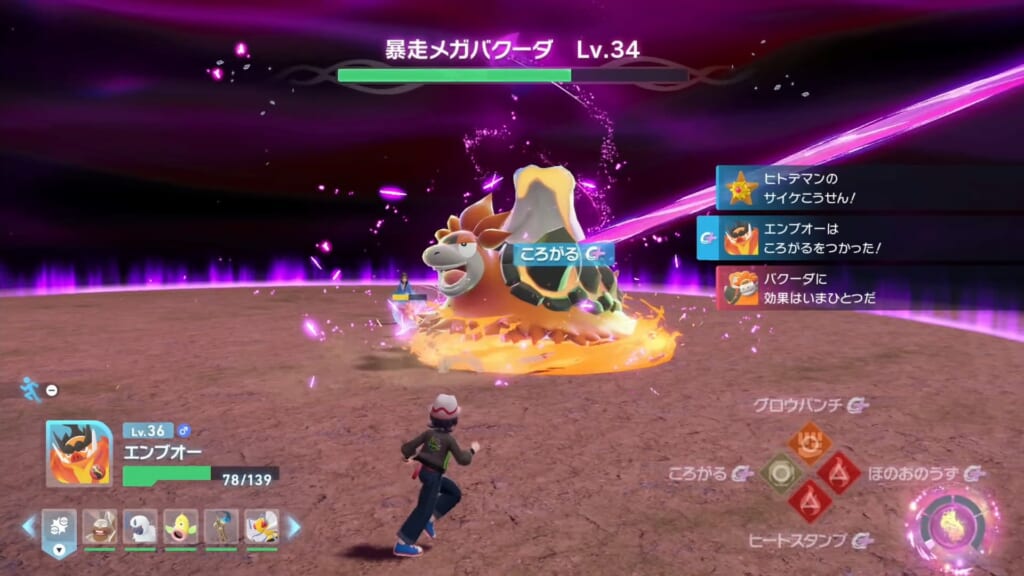The height and width of the screenshot is (576, 1024).
Task: Switch to the Absol party slot
Action: (140, 526)
